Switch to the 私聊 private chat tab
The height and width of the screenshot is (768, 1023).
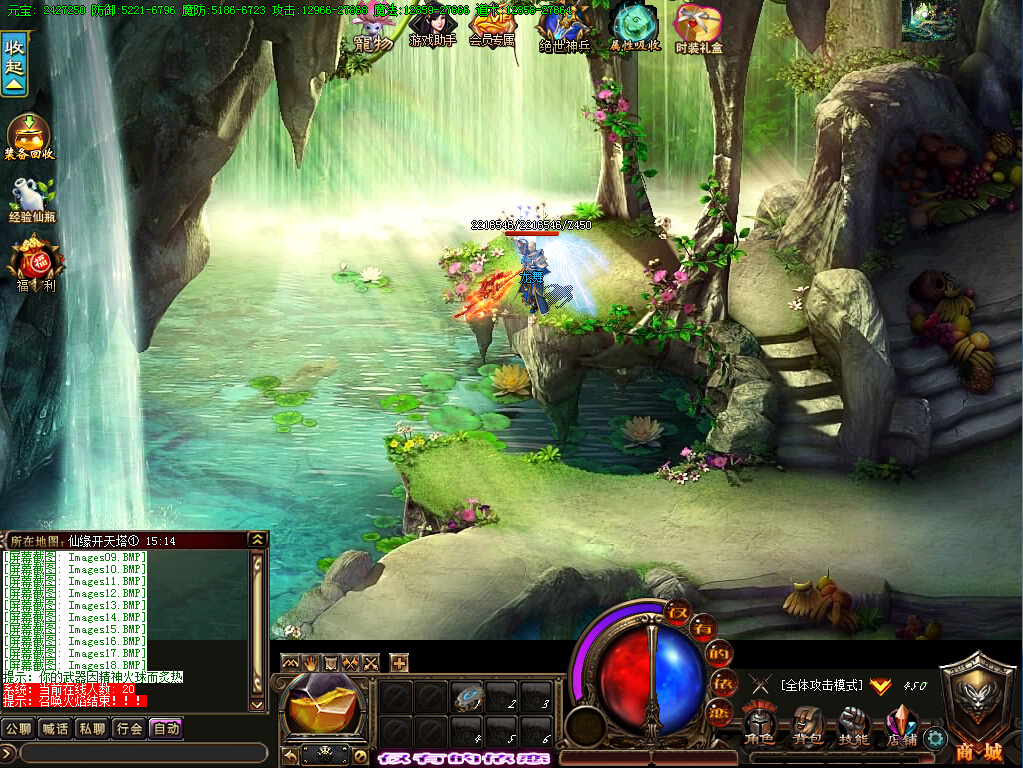(x=92, y=728)
